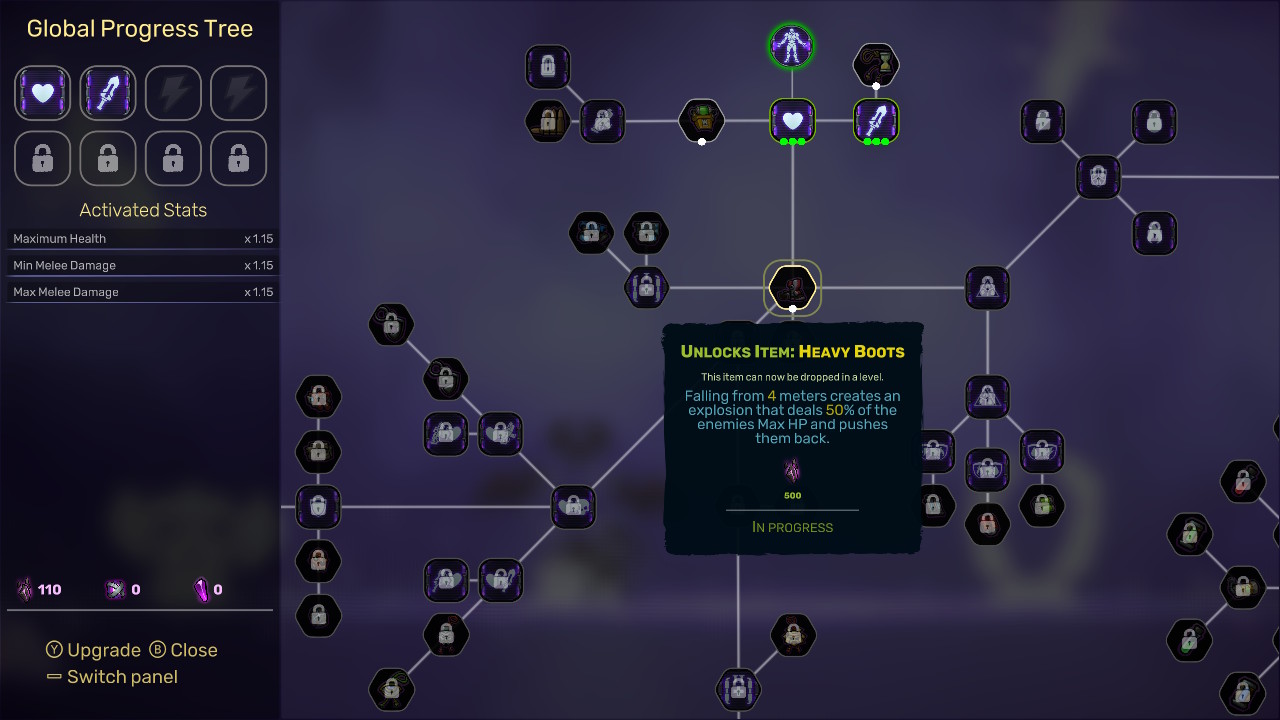Image resolution: width=1280 pixels, height=720 pixels.
Task: Select a locked padlock node in lower left
Action: (318, 617)
